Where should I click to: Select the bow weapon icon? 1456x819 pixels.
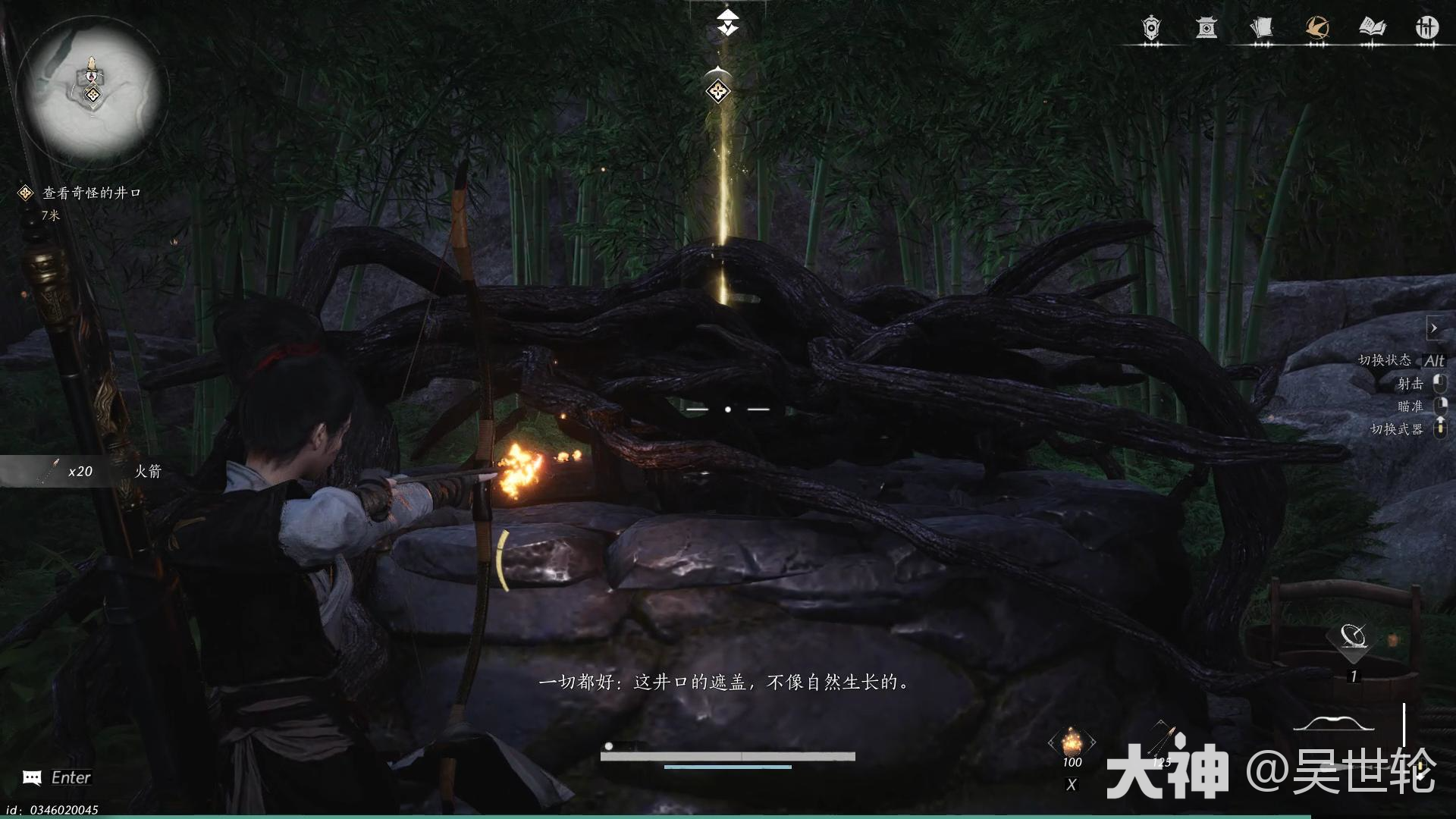pos(1333,724)
